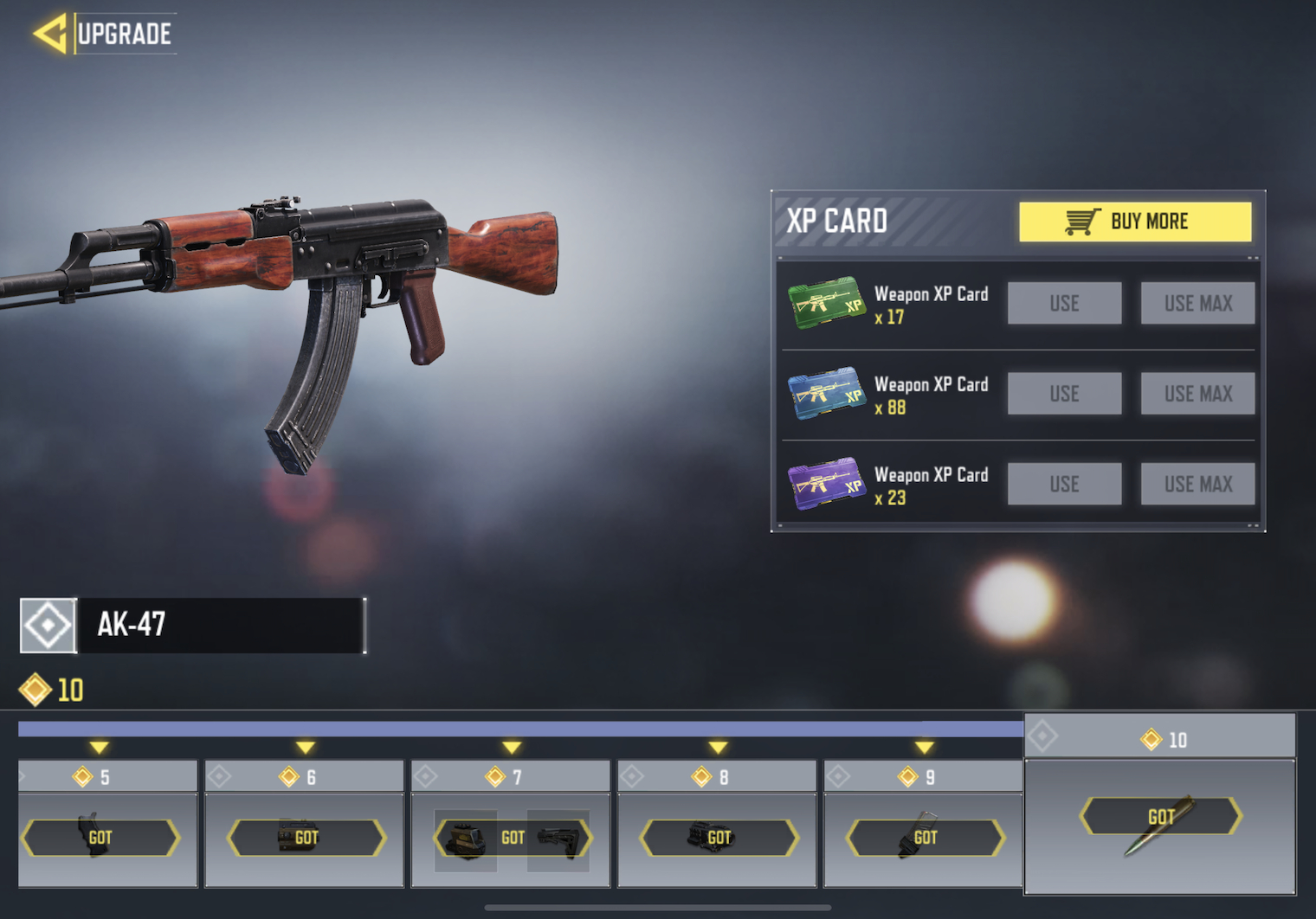Select the blue Weapon XP Card icon
The height and width of the screenshot is (919, 1316).
pyautogui.click(x=826, y=394)
